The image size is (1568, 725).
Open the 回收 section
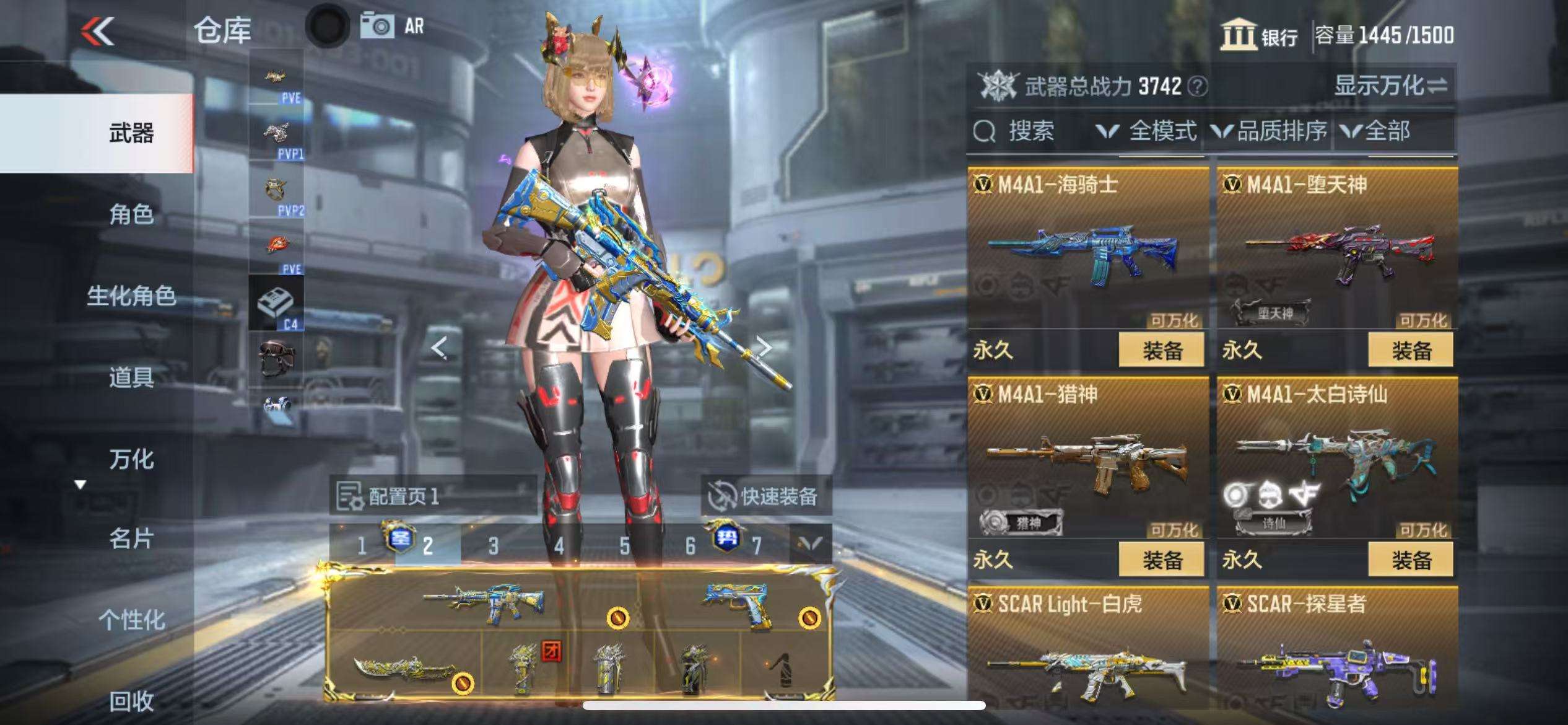coord(131,701)
